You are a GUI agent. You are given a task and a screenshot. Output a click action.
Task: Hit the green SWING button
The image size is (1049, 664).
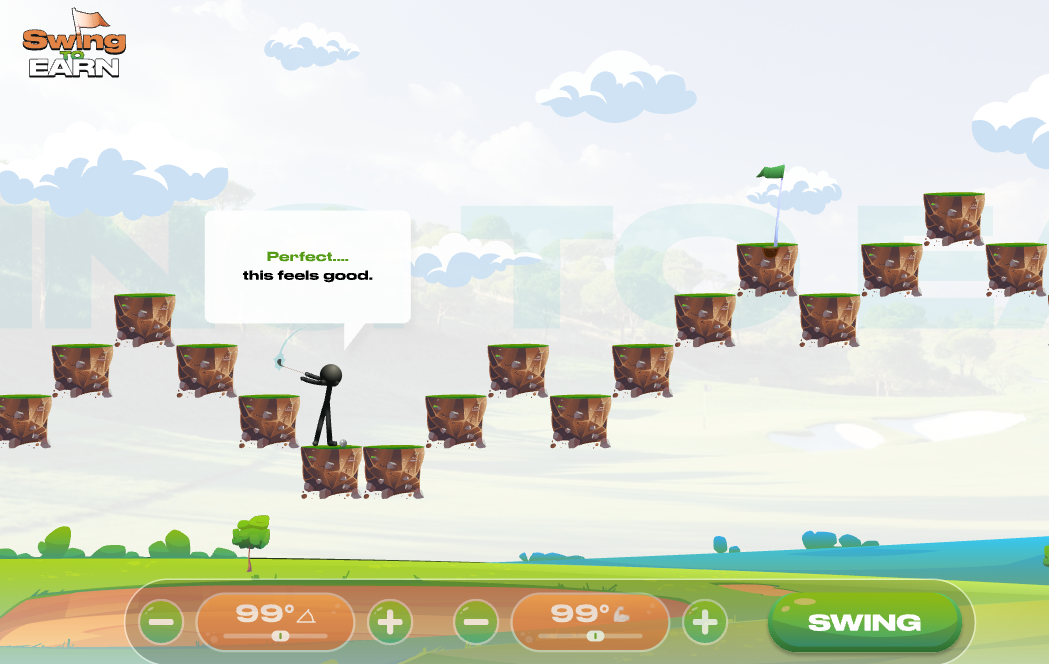pyautogui.click(x=864, y=622)
